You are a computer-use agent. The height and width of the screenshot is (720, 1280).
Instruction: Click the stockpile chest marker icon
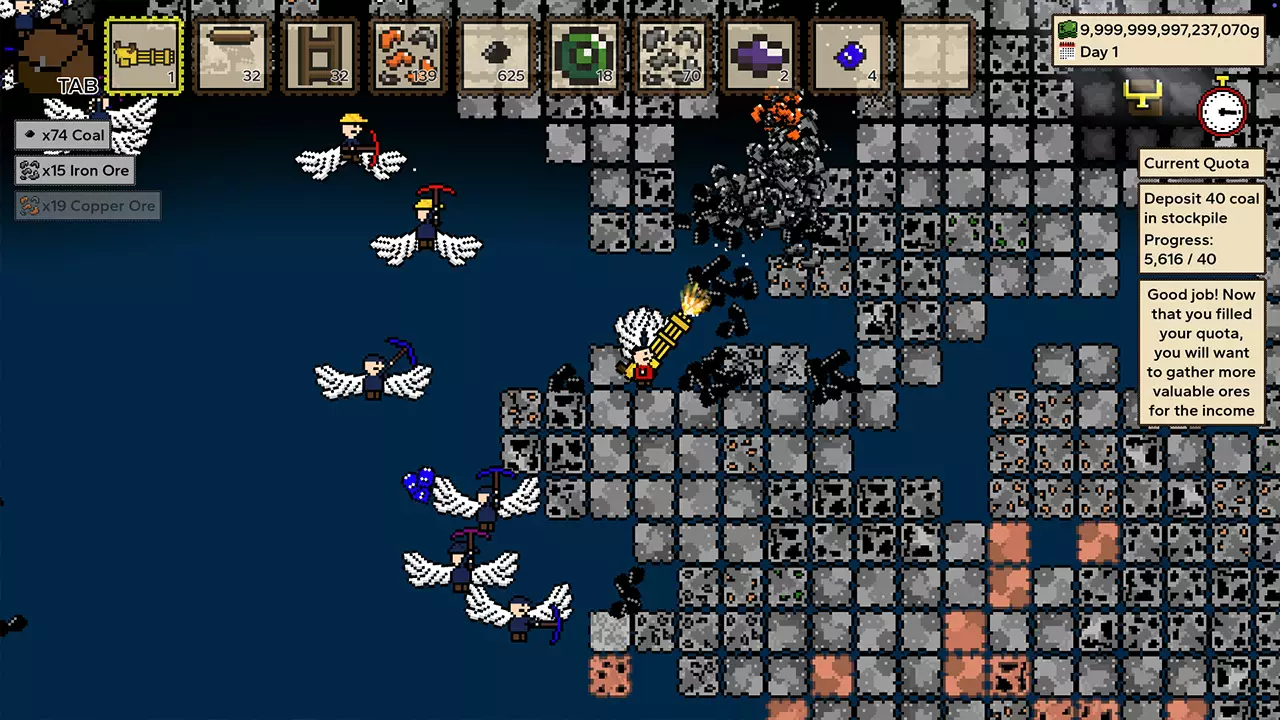click(1142, 96)
